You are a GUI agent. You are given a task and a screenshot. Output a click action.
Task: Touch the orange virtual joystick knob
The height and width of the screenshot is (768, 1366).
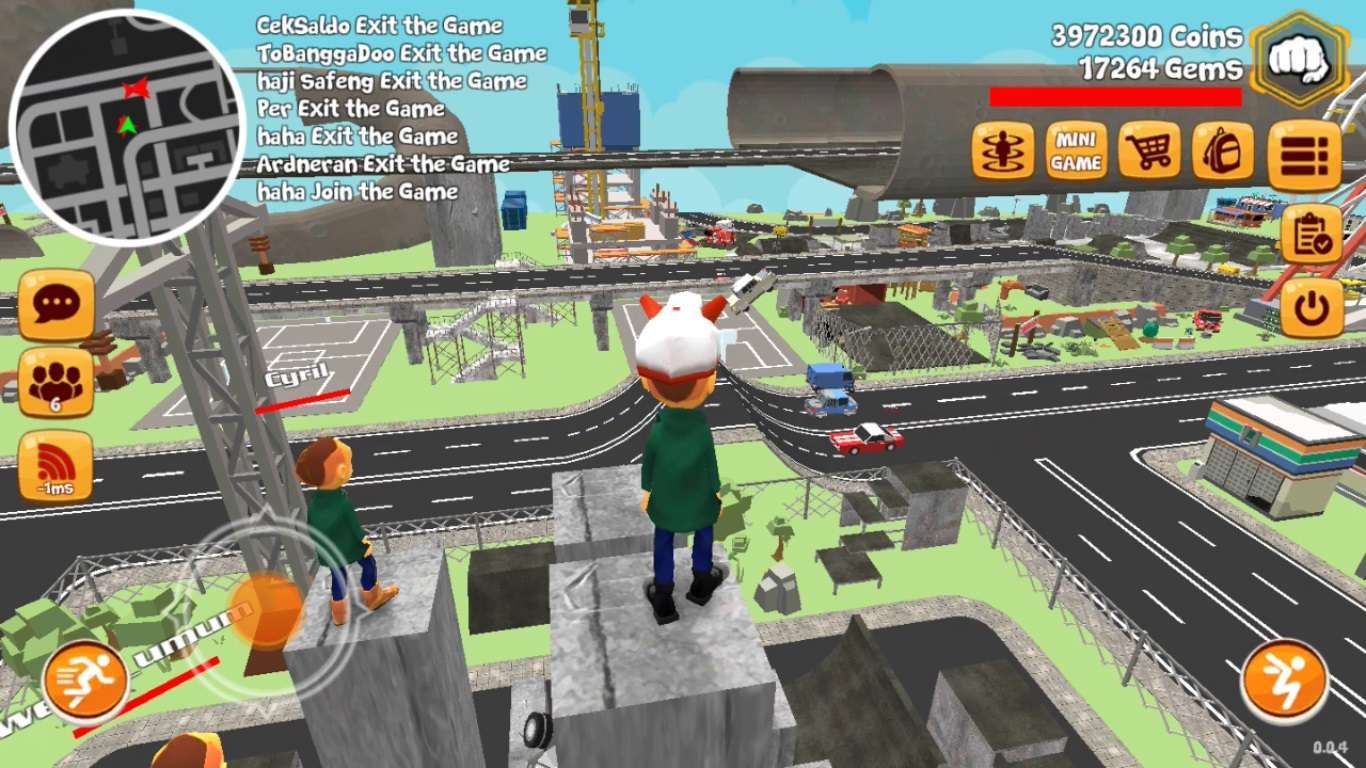pos(268,607)
